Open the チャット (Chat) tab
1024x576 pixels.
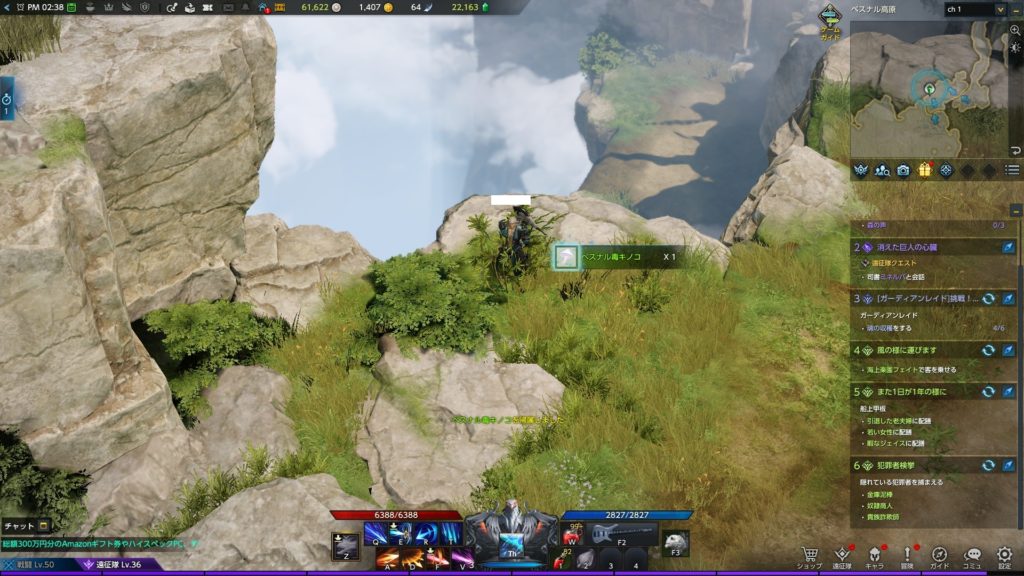tap(25, 525)
